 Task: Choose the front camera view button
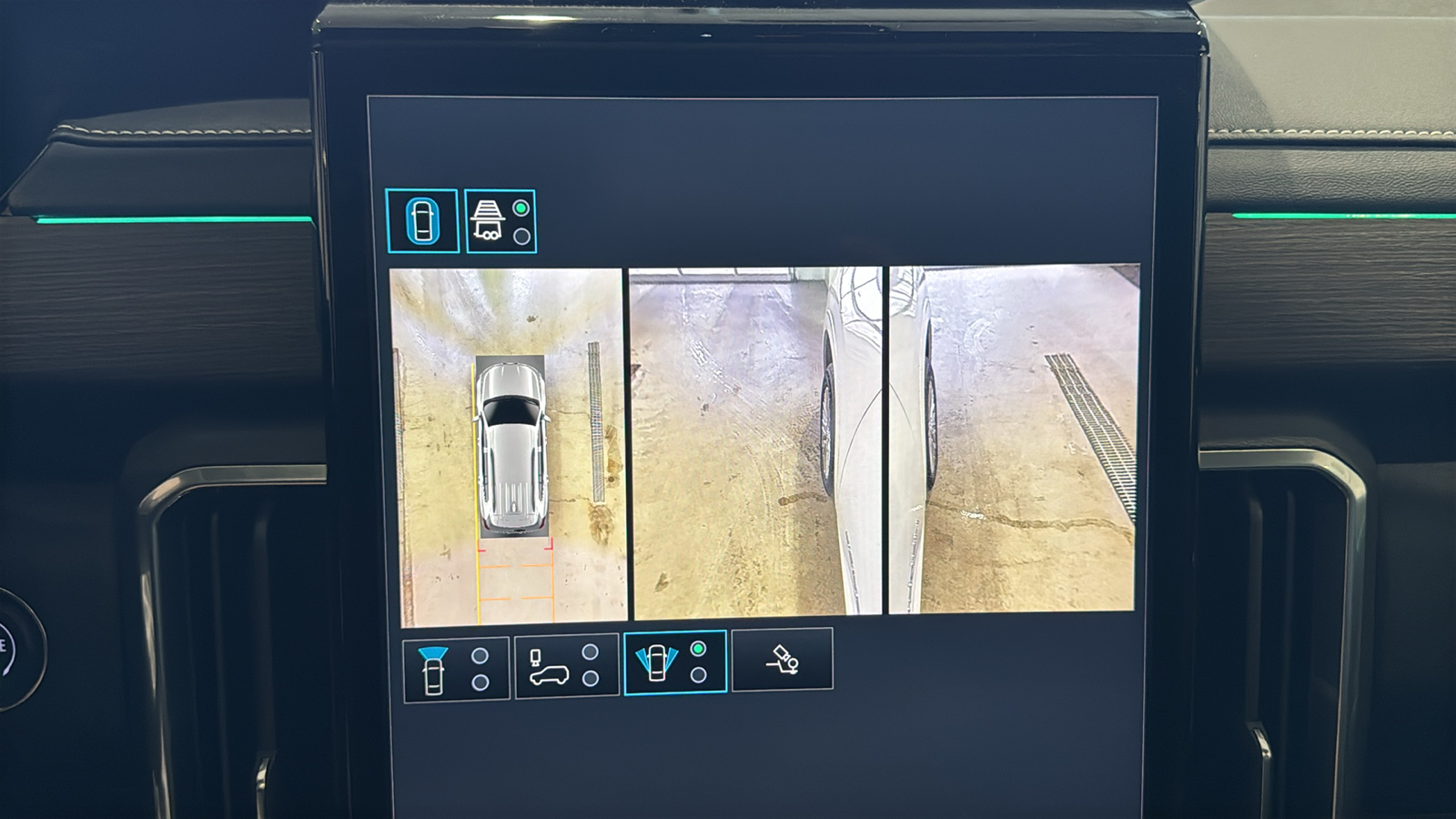[x=455, y=669]
